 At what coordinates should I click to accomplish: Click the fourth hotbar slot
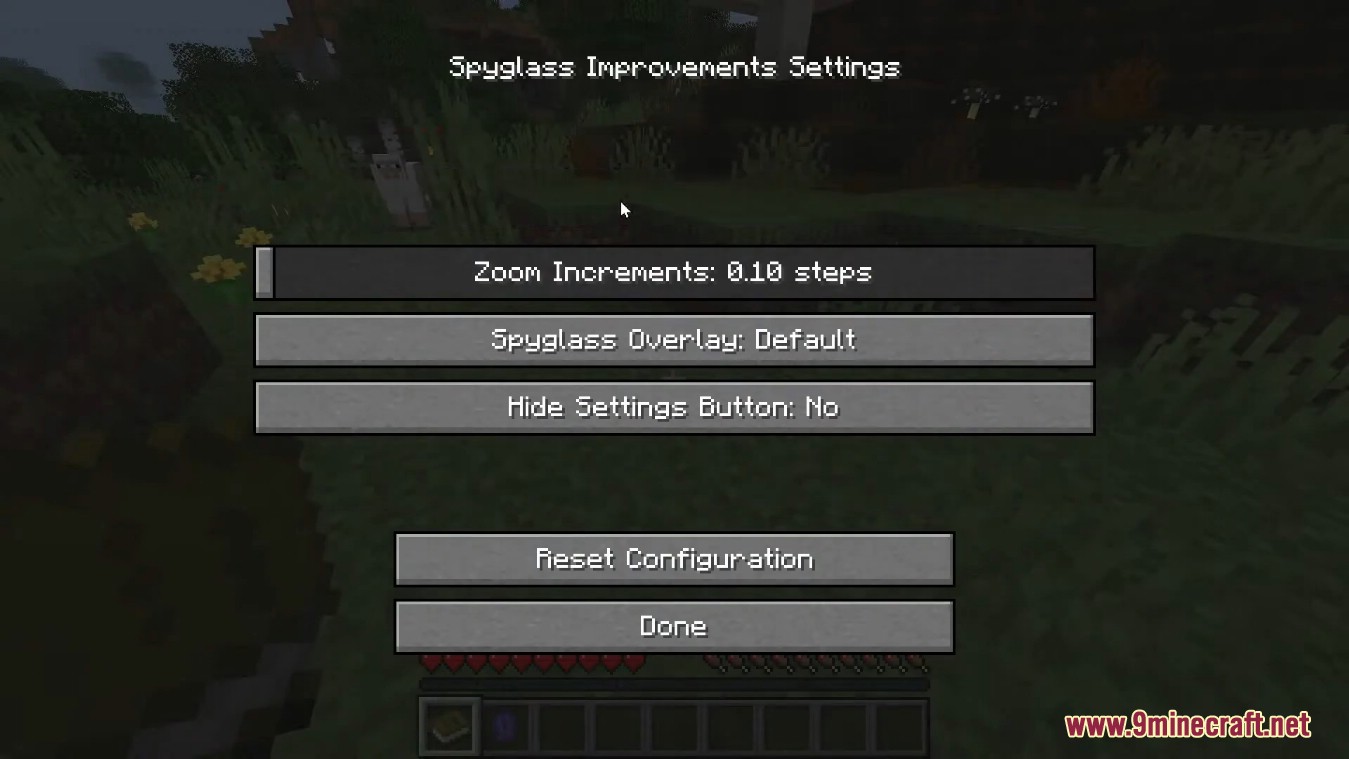tap(617, 727)
